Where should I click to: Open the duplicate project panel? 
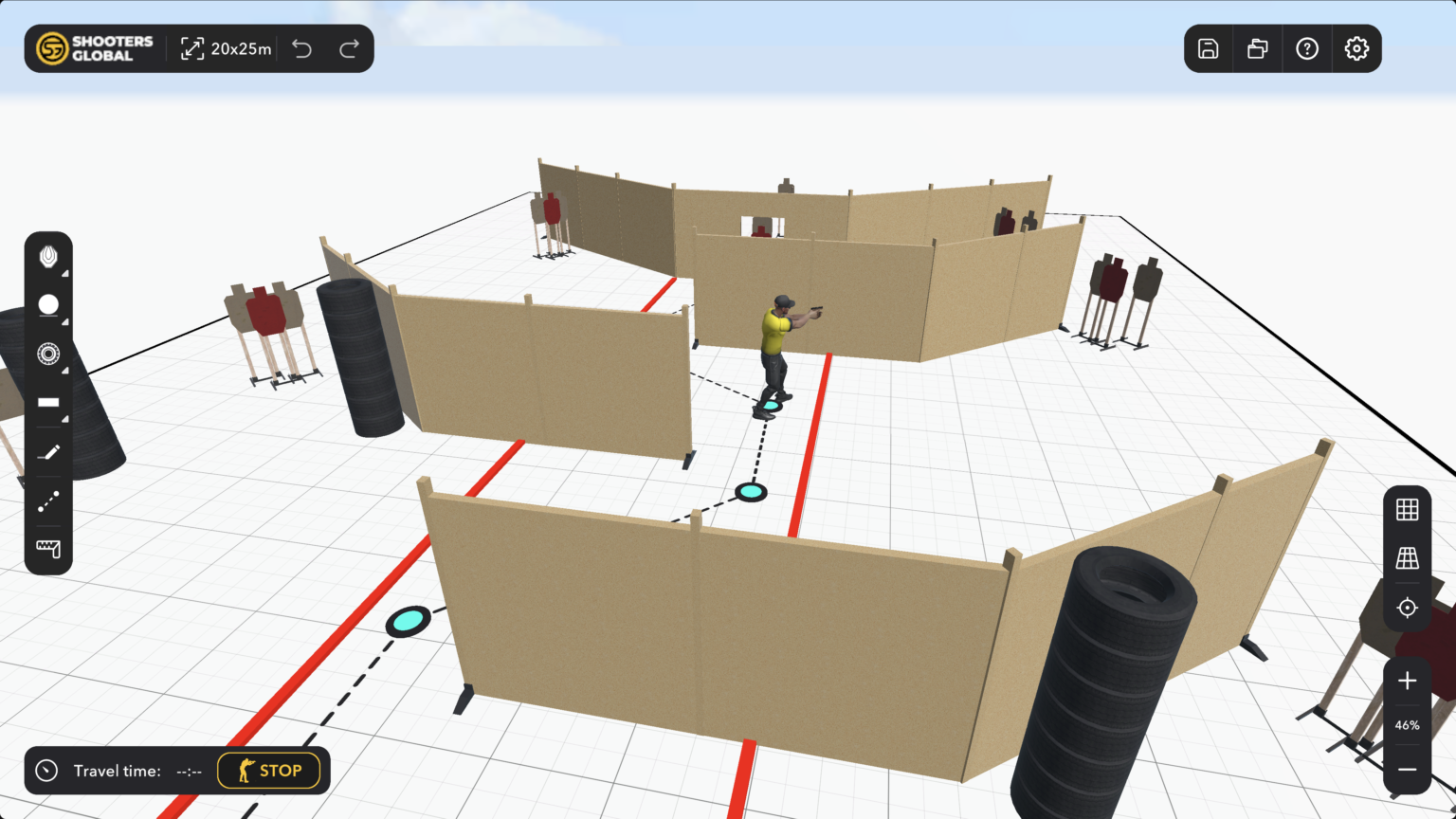[1257, 48]
